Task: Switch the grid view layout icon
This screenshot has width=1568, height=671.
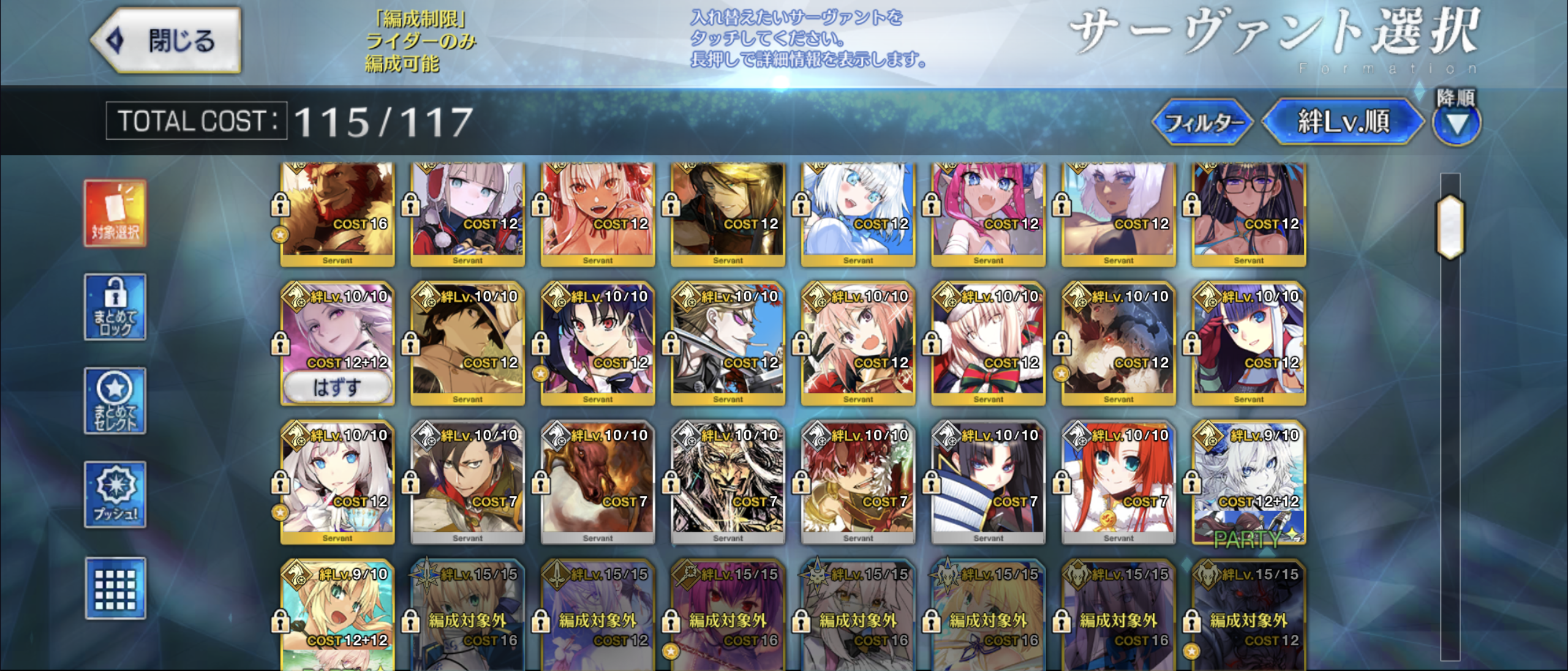Action: tap(115, 588)
